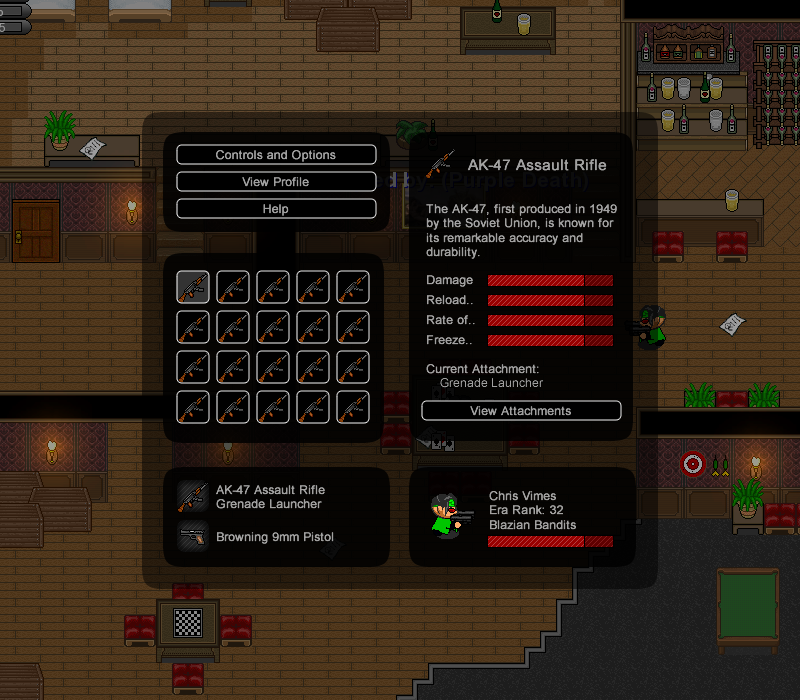Screen dimensions: 800x700
Task: View Attachments for the AK-47
Action: tap(521, 411)
